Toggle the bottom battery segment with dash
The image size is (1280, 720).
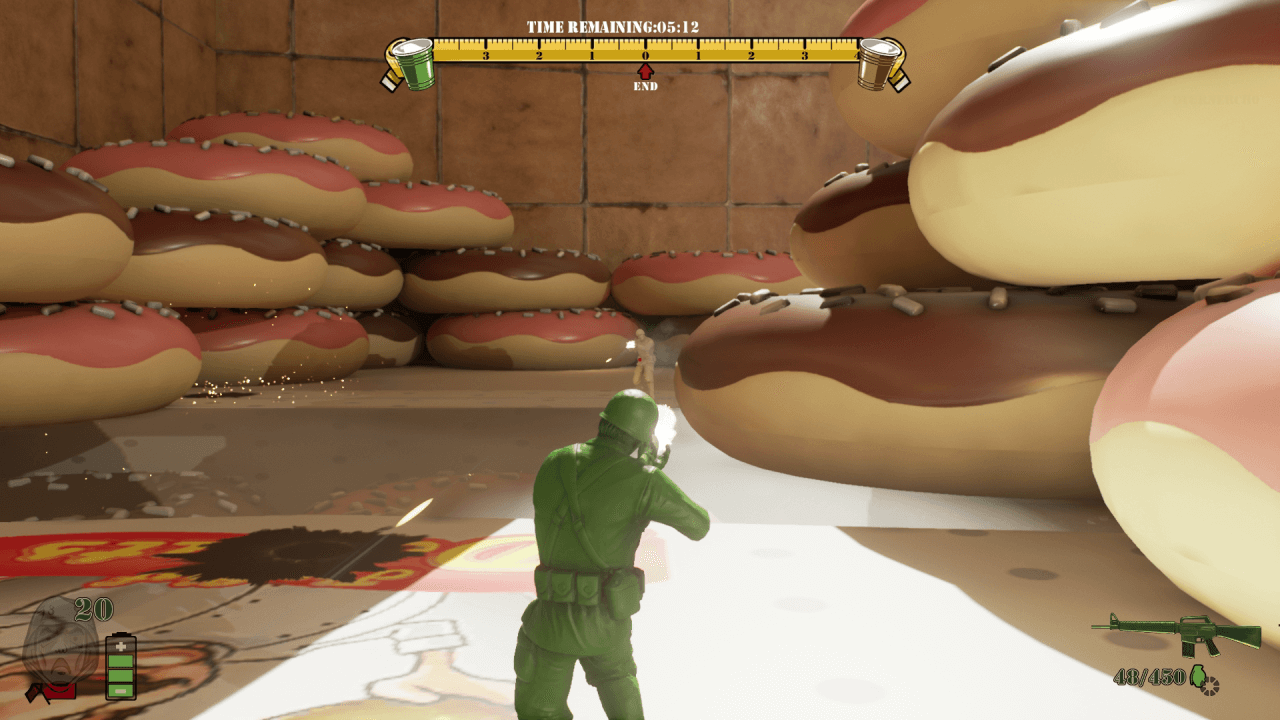pos(121,692)
